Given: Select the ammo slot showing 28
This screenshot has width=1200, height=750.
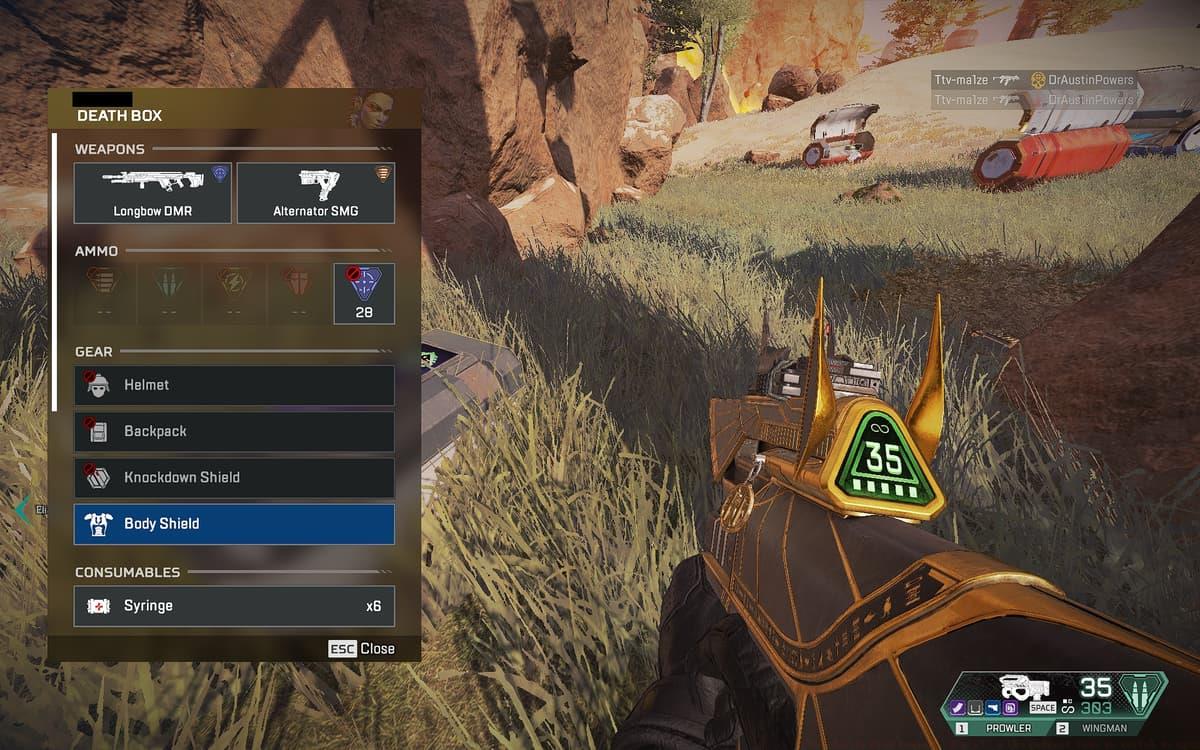Looking at the screenshot, I should (x=364, y=294).
